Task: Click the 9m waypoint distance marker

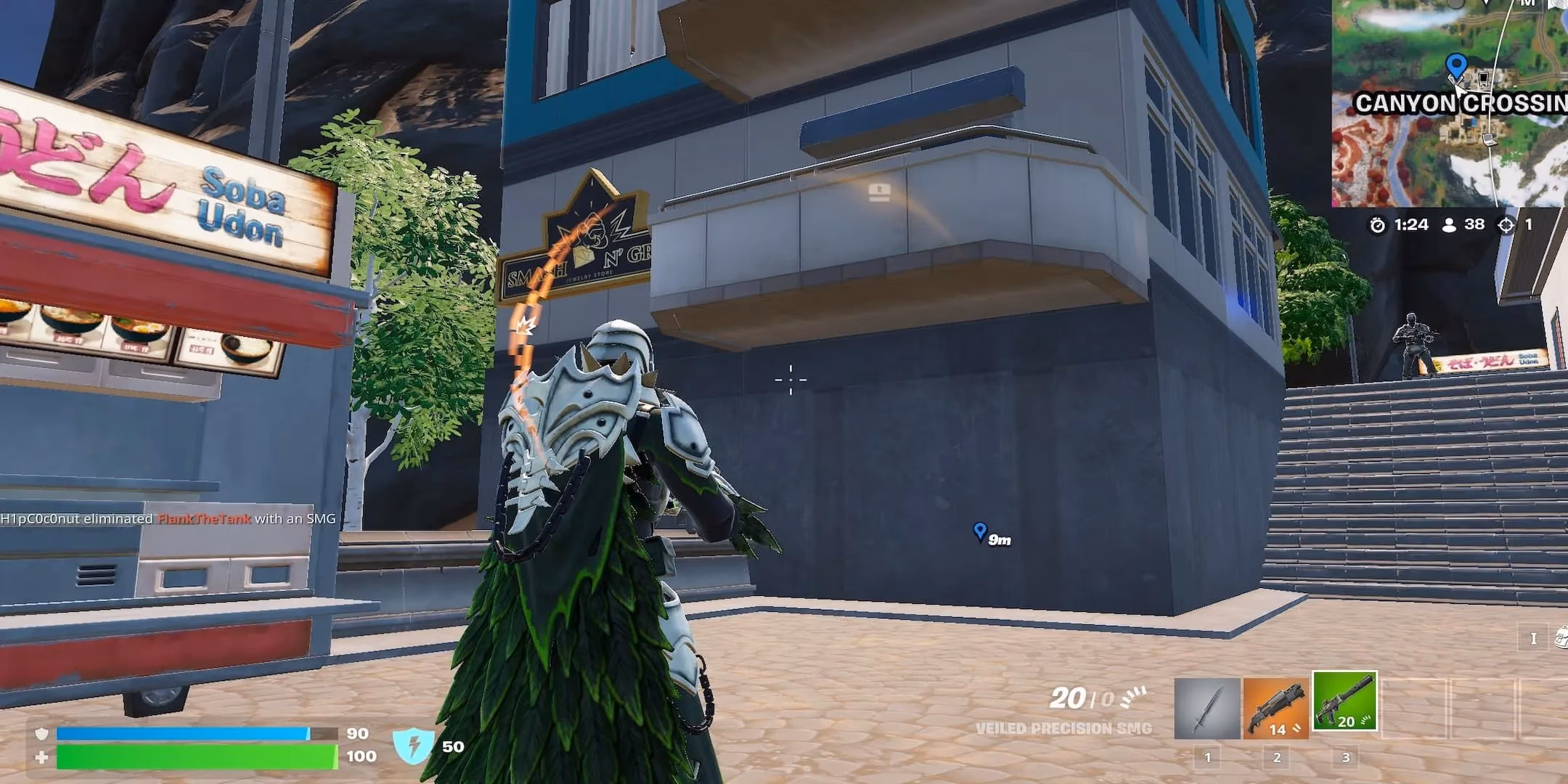Action: (989, 534)
